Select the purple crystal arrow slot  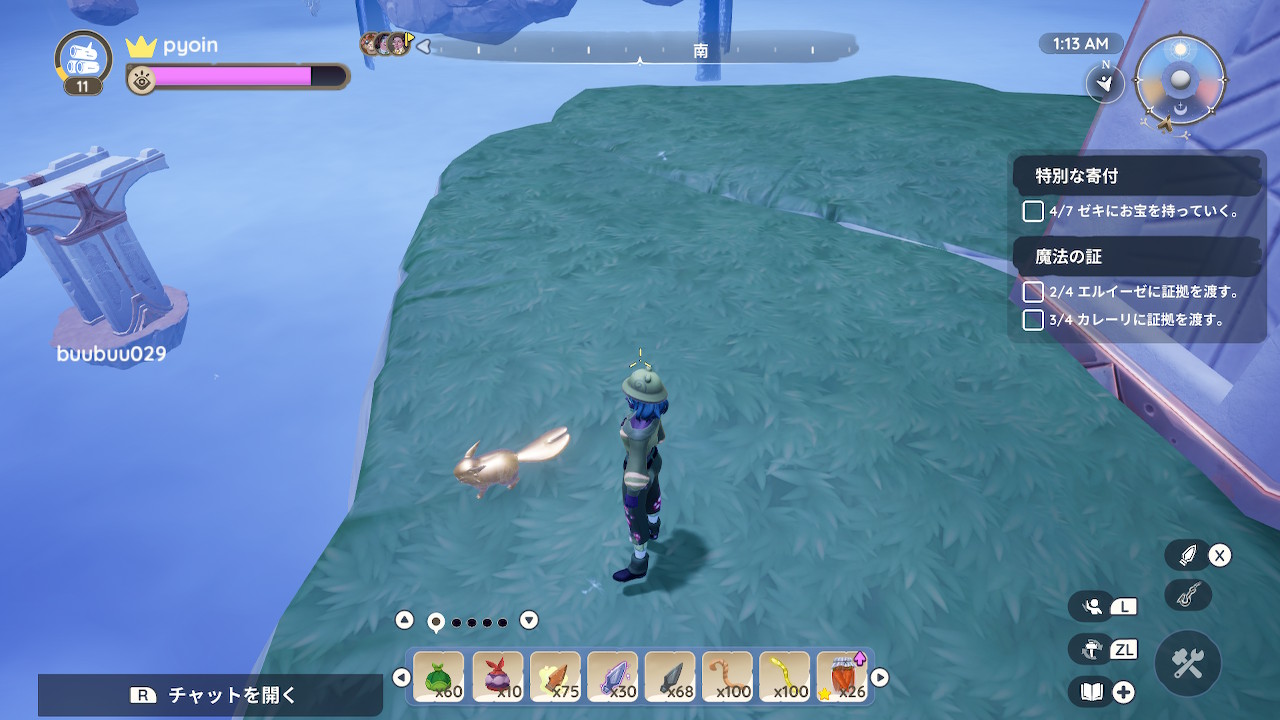pos(612,677)
